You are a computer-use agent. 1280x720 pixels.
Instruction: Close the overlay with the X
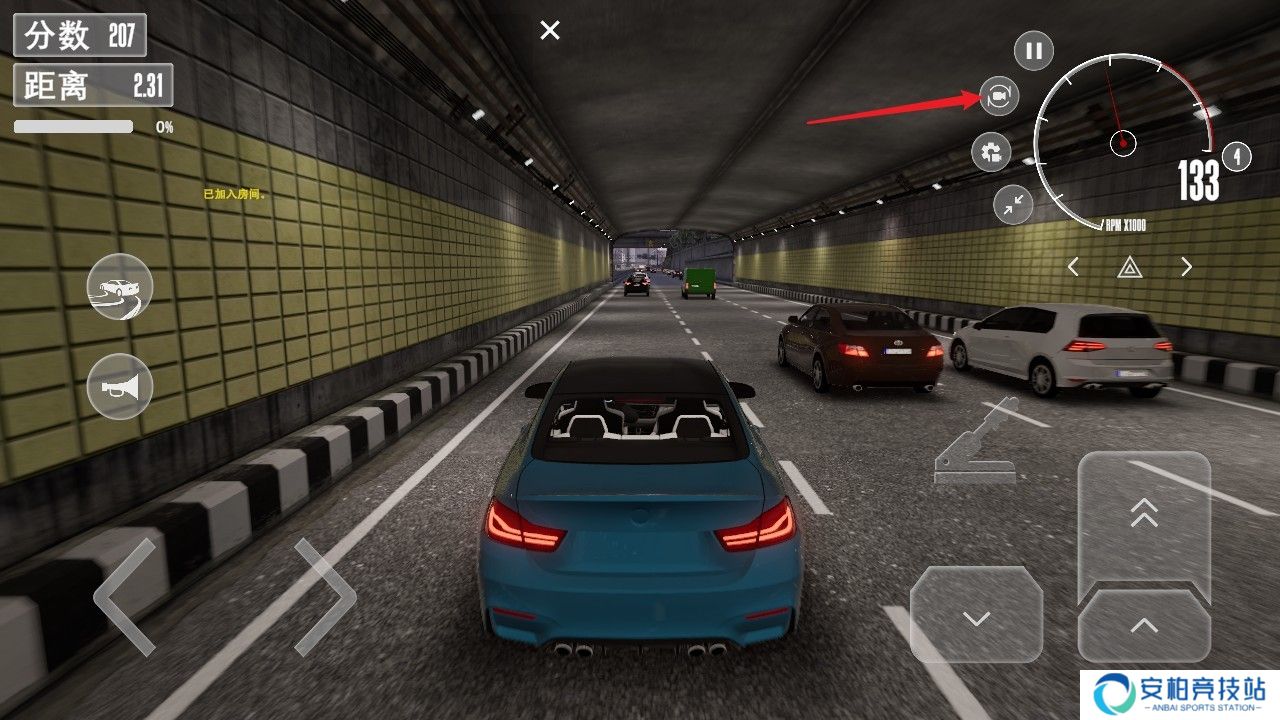(x=550, y=31)
